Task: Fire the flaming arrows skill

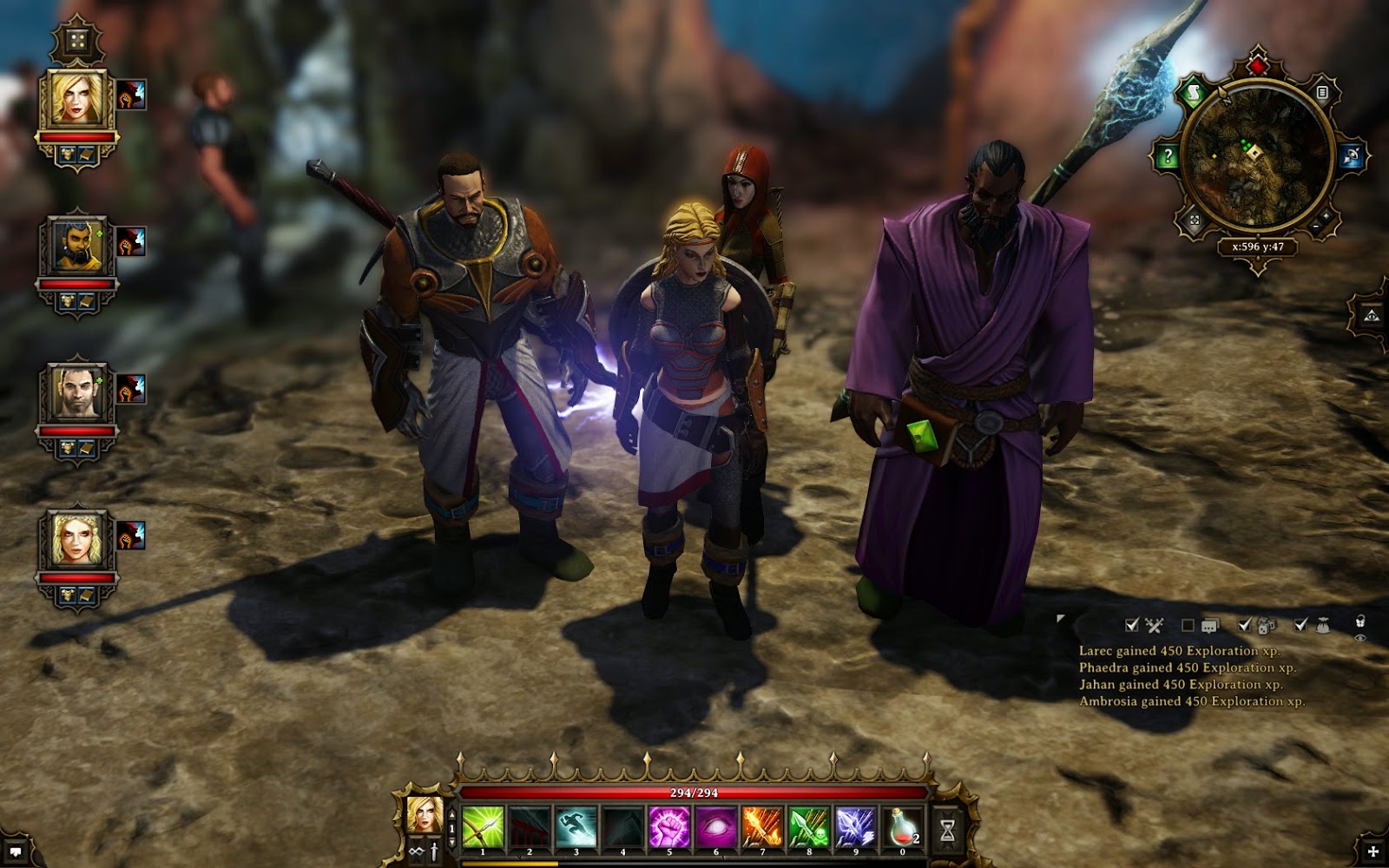Action: click(763, 827)
